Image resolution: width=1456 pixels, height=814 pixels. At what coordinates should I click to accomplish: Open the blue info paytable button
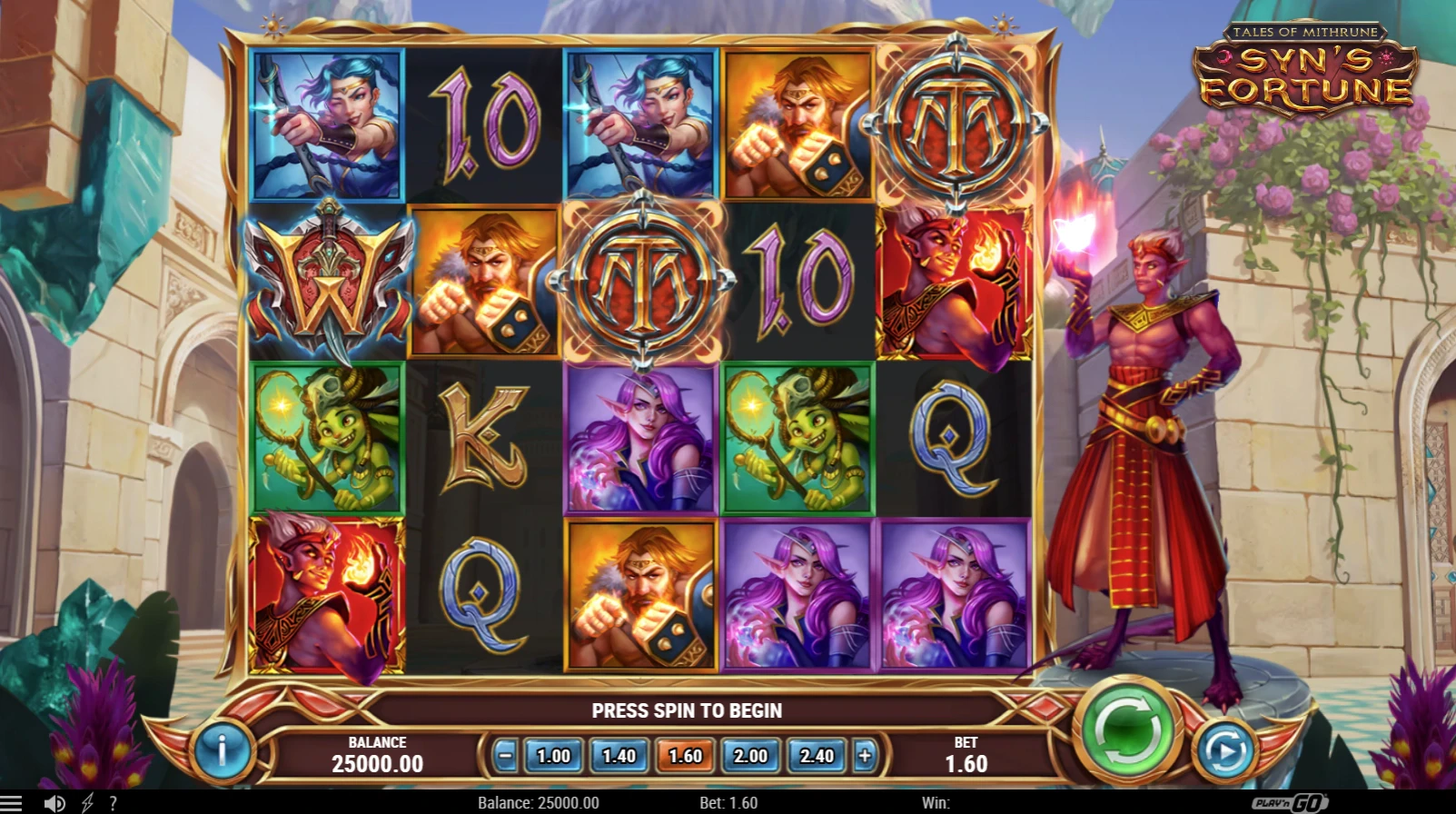pyautogui.click(x=222, y=750)
